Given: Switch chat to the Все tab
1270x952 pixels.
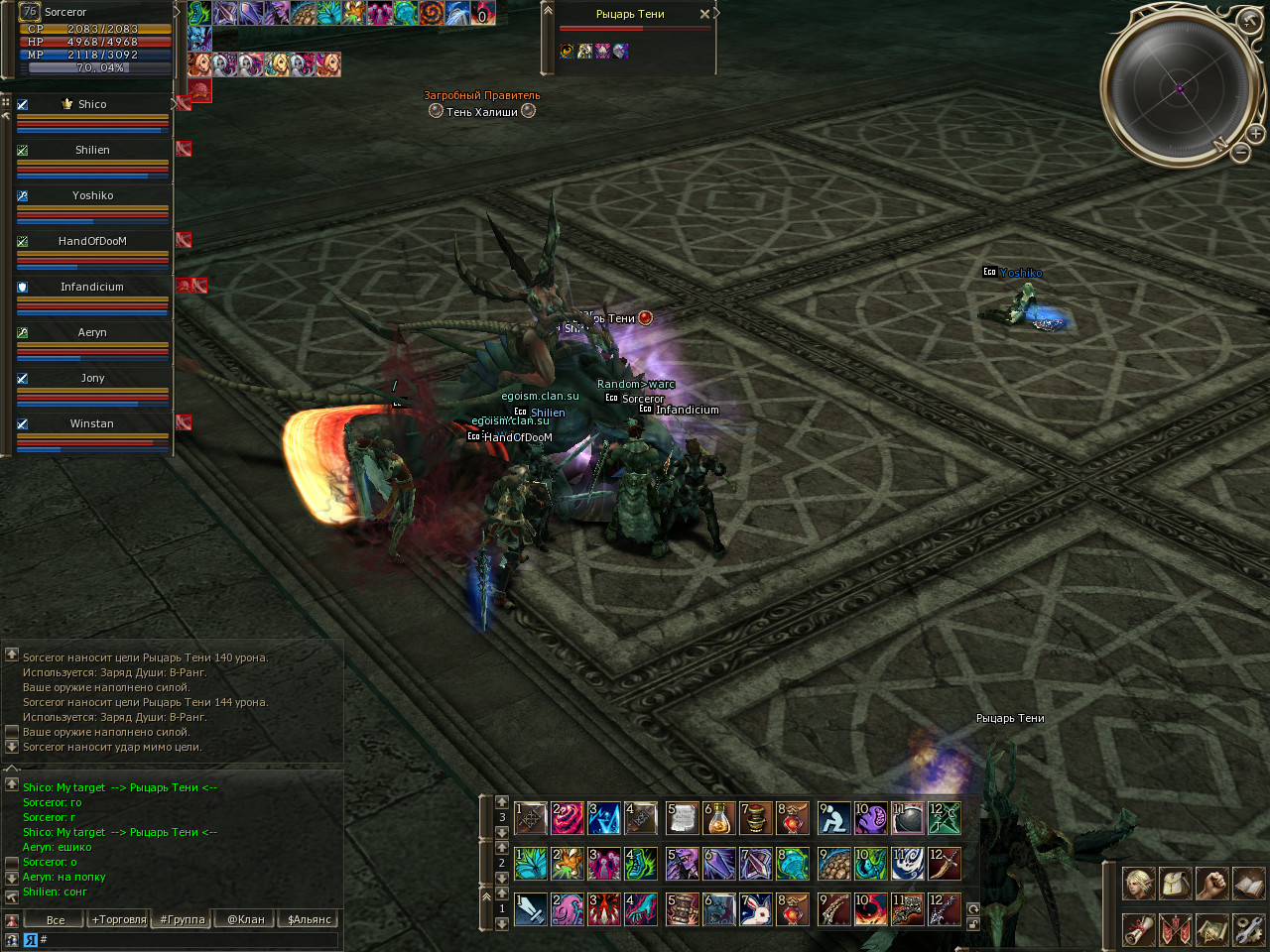Looking at the screenshot, I should point(56,919).
